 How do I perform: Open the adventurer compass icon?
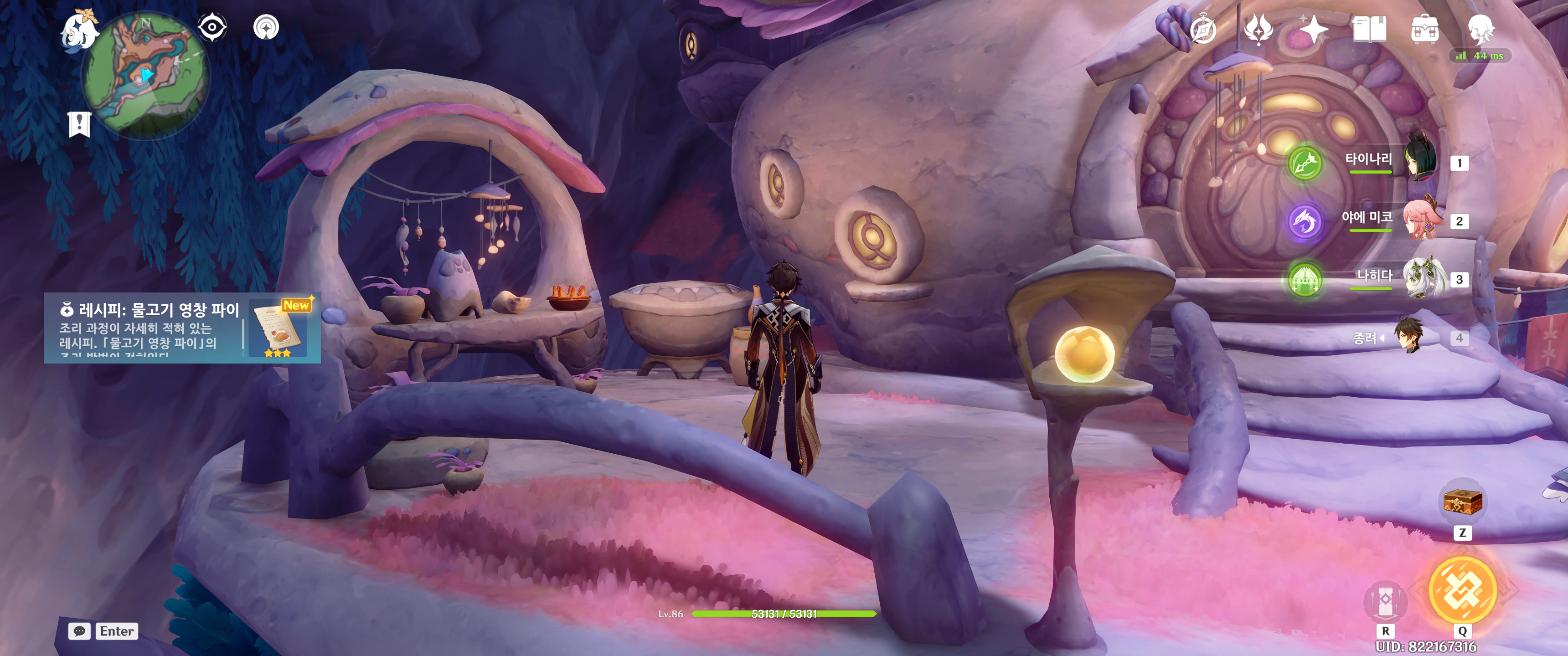point(1203,29)
